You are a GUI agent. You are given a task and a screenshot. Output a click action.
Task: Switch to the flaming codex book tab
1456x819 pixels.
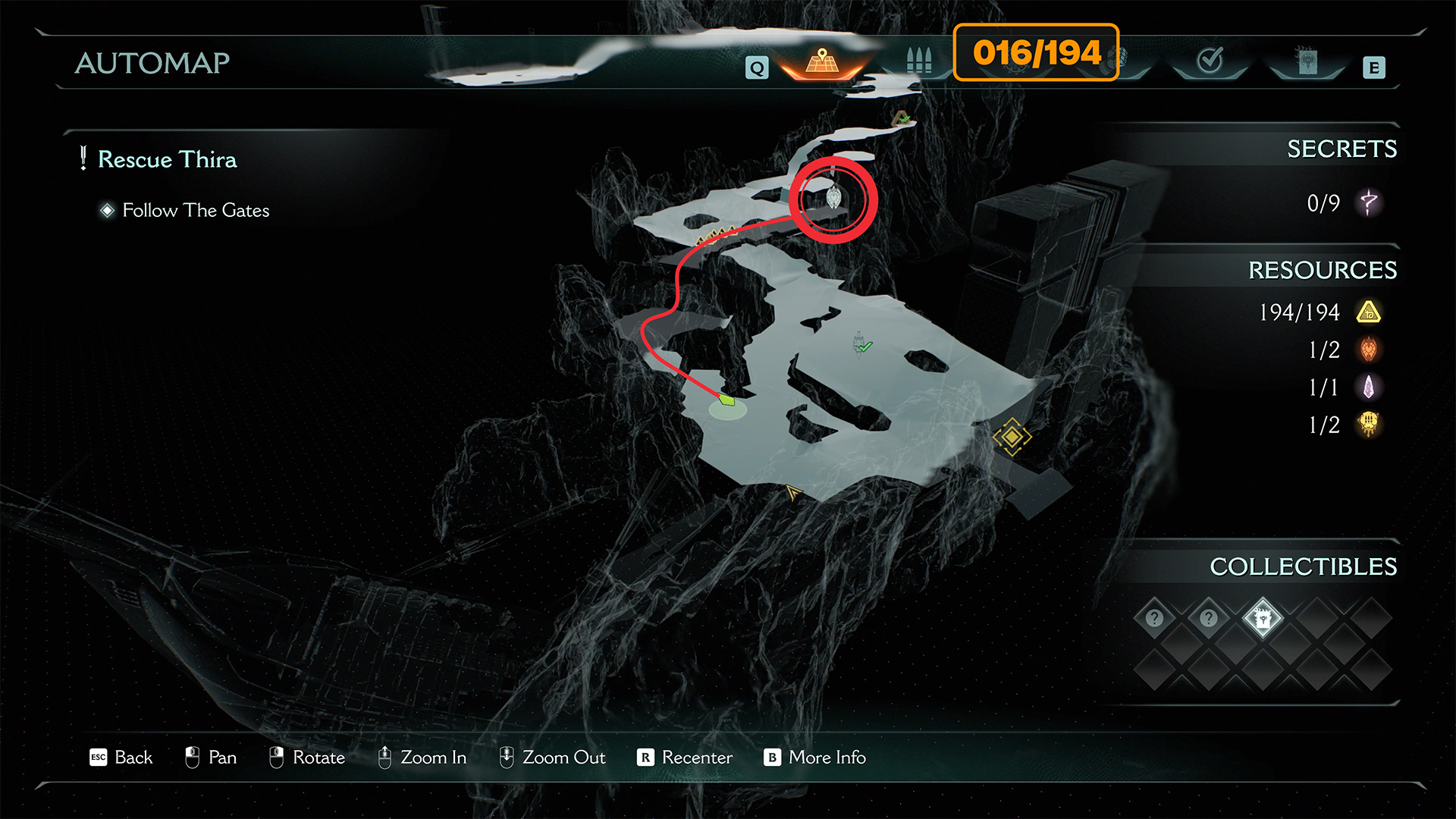[x=1307, y=61]
